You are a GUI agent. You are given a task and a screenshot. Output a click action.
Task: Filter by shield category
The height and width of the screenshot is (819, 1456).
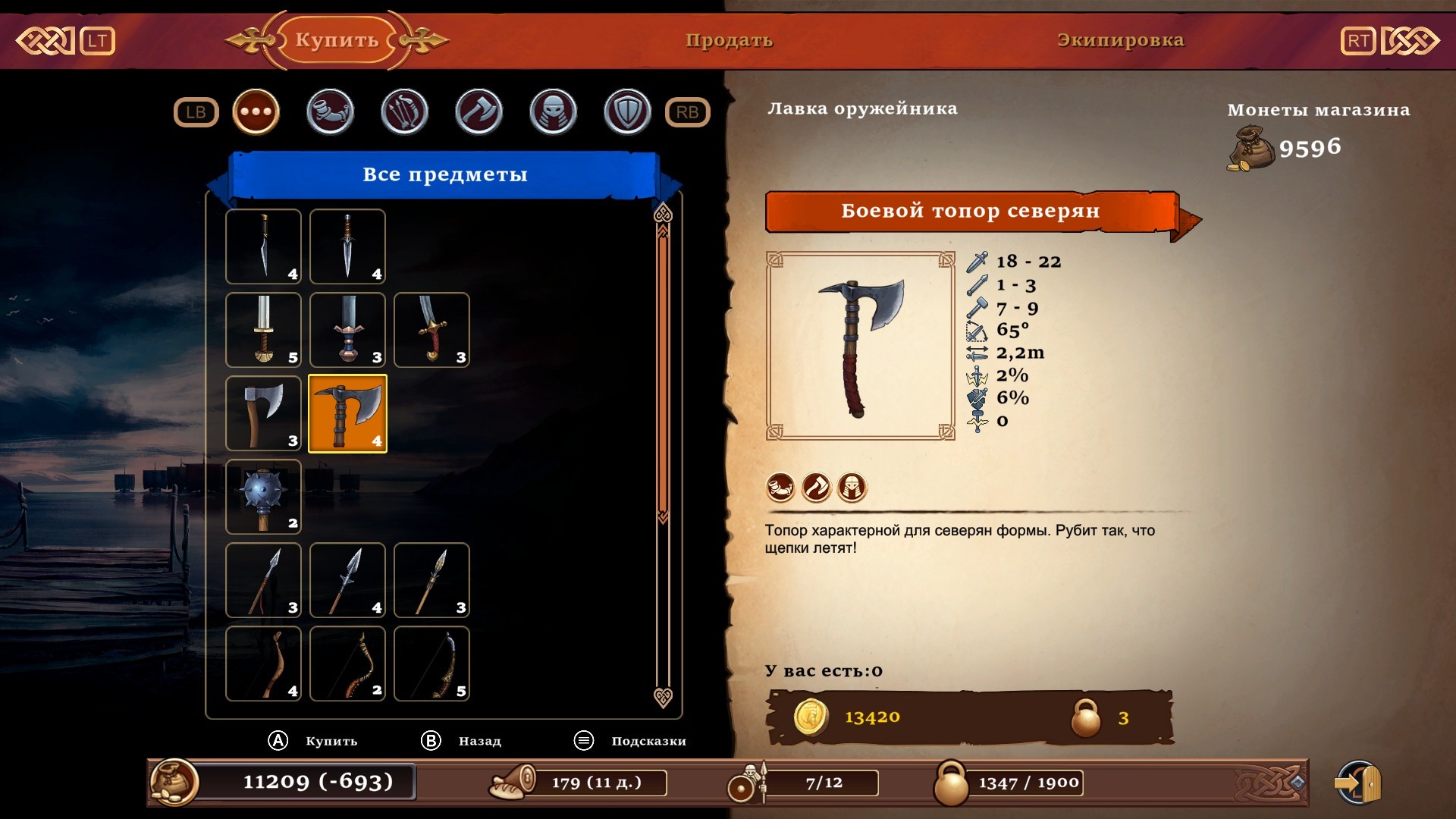point(627,112)
